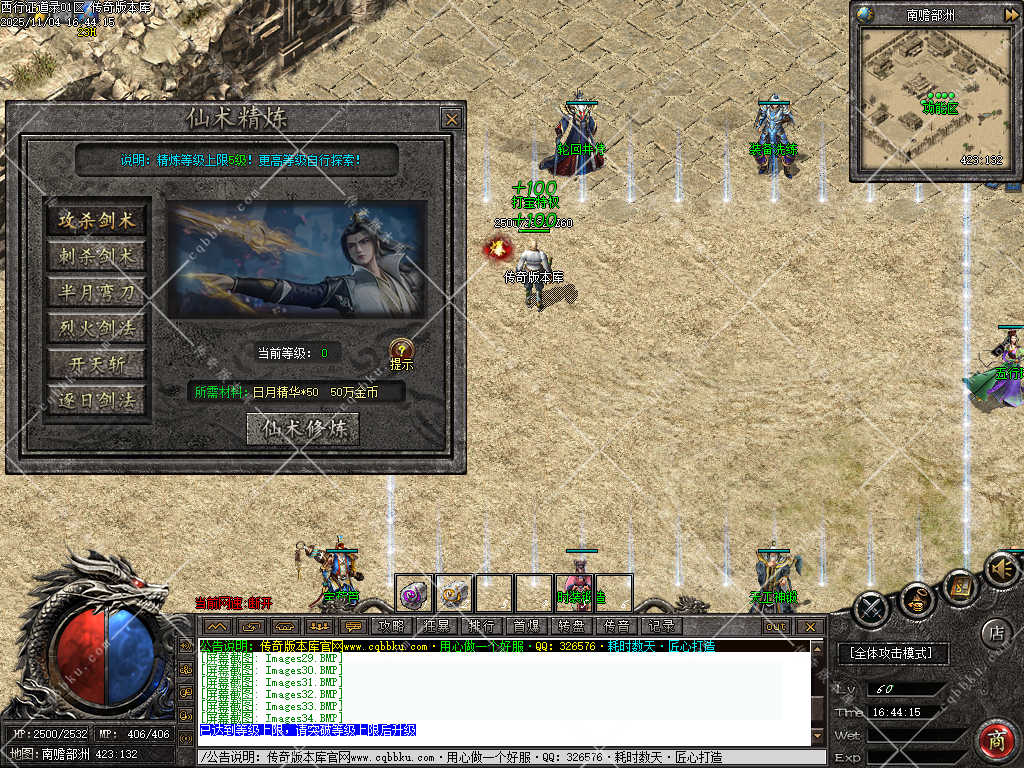Close the 仙术精炼 window
This screenshot has height=768, width=1024.
coord(452,119)
